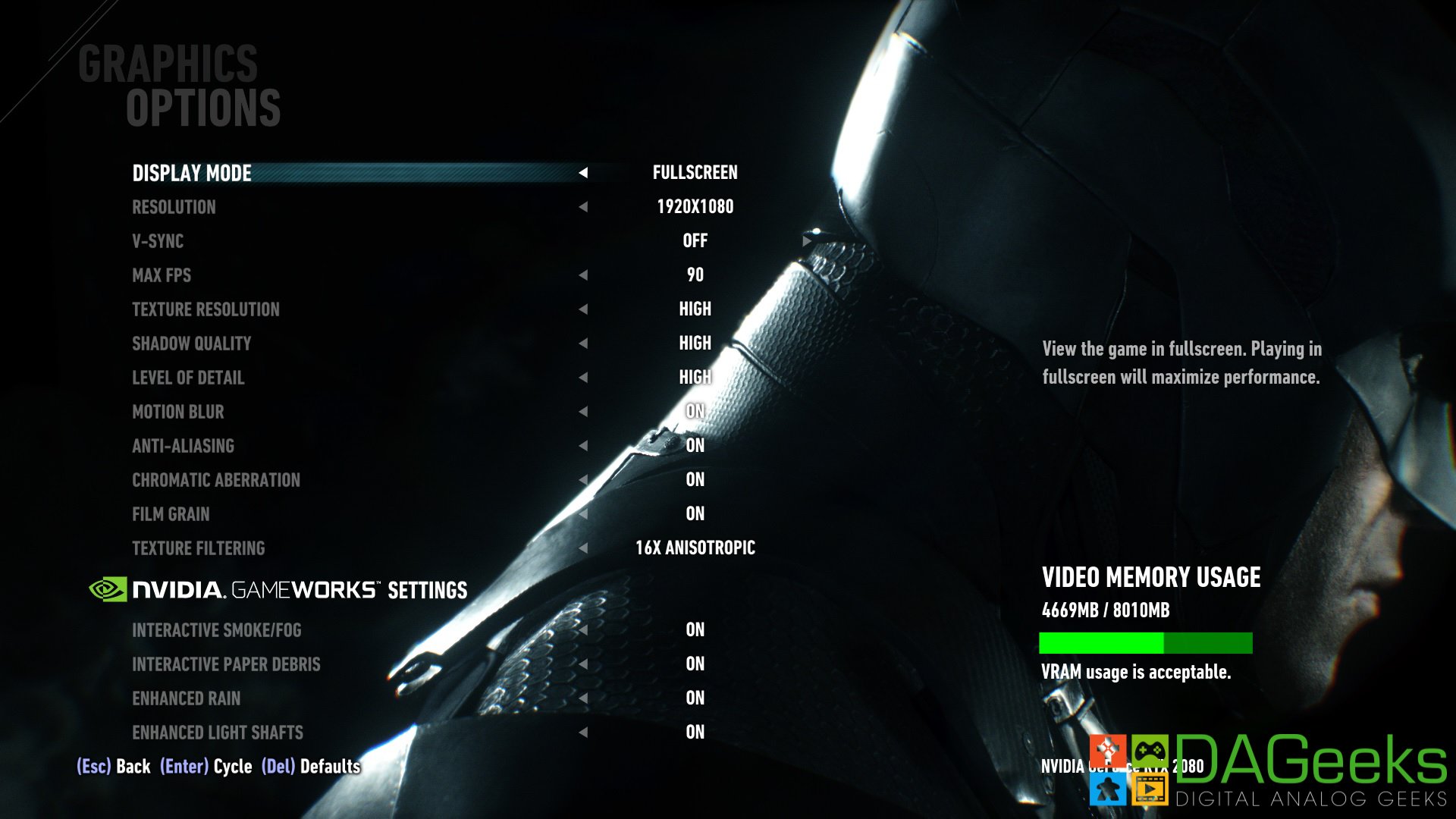Click the right arrow next to V-Sync value
This screenshot has height=819, width=1456.
[x=806, y=240]
